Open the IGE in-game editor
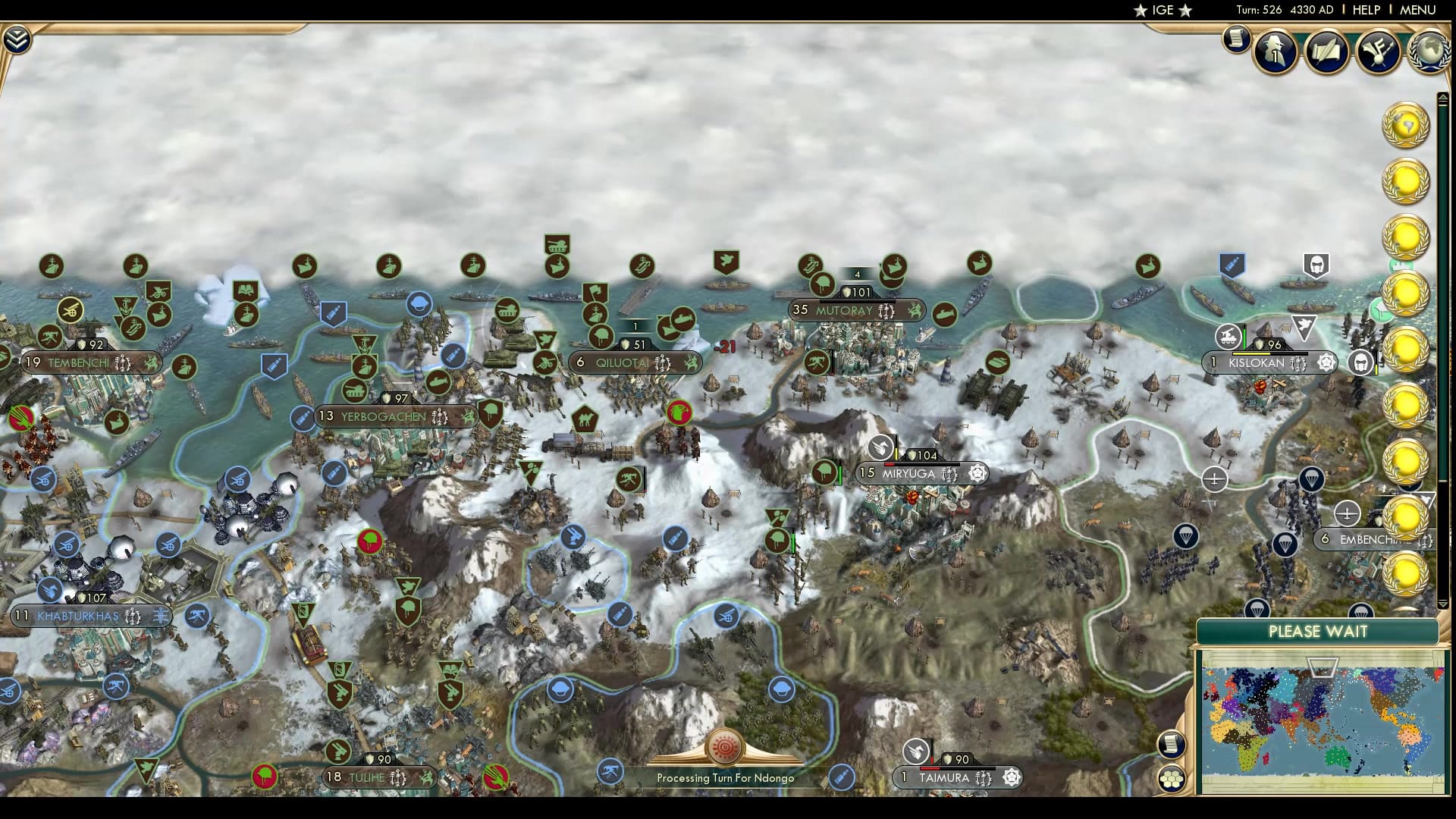This screenshot has height=819, width=1456. [1163, 10]
